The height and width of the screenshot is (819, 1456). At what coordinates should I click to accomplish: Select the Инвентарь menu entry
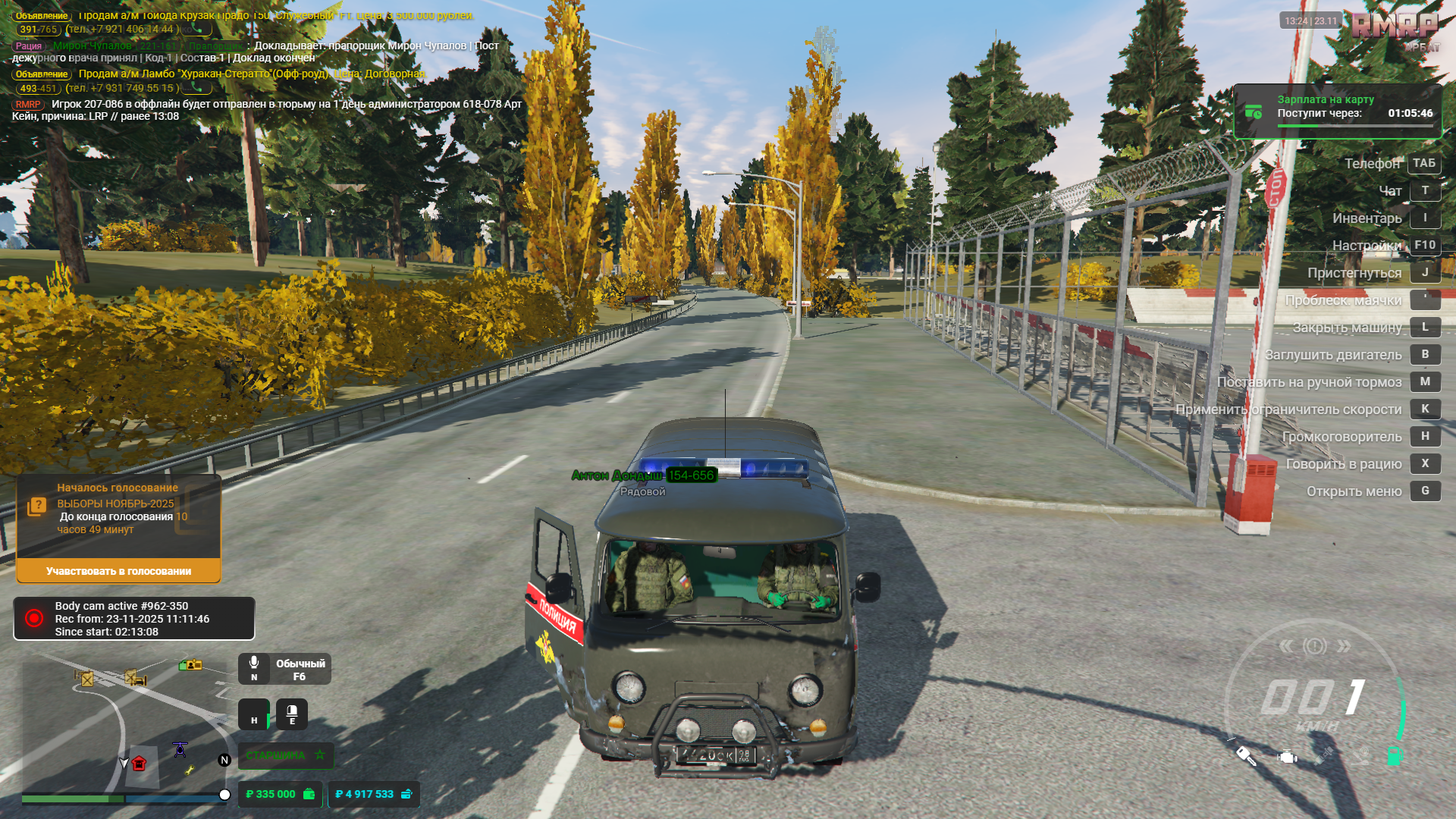tap(1367, 218)
